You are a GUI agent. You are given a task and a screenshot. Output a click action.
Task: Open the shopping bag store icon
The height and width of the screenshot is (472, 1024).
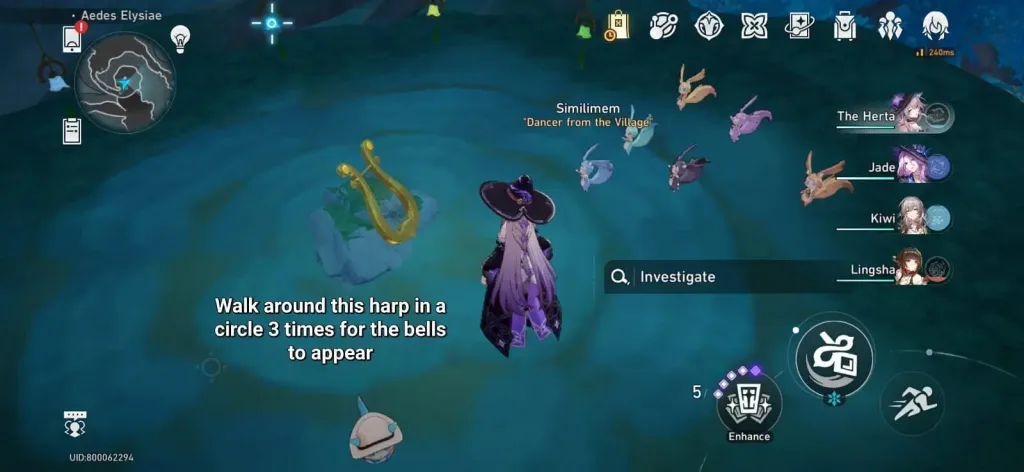pyautogui.click(x=617, y=26)
